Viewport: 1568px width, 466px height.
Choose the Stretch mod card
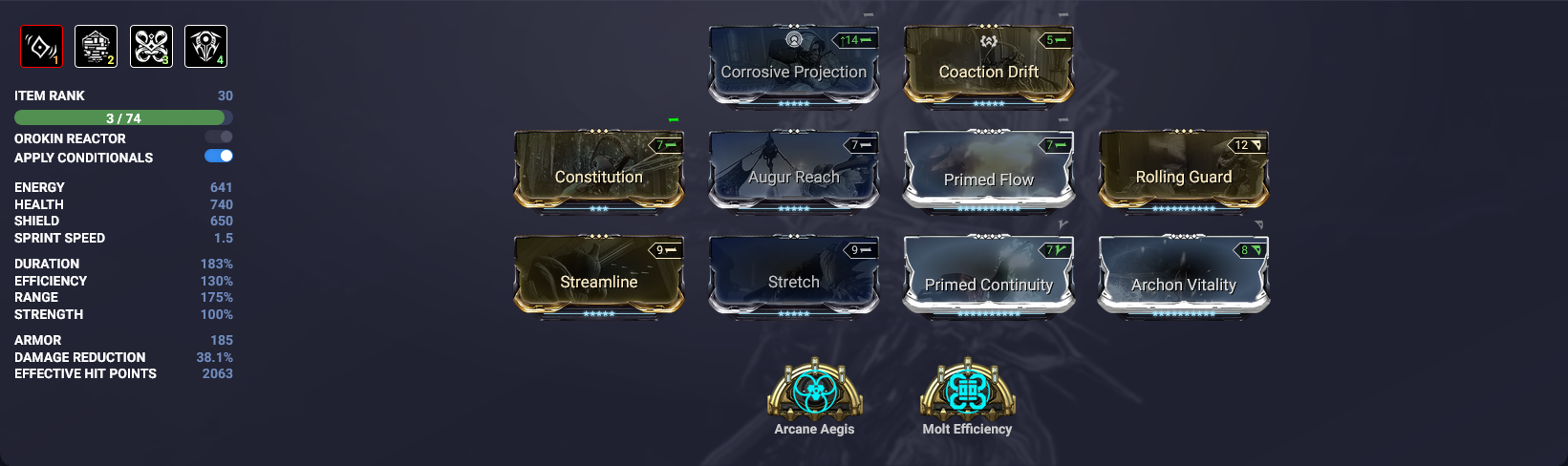pyautogui.click(x=793, y=277)
